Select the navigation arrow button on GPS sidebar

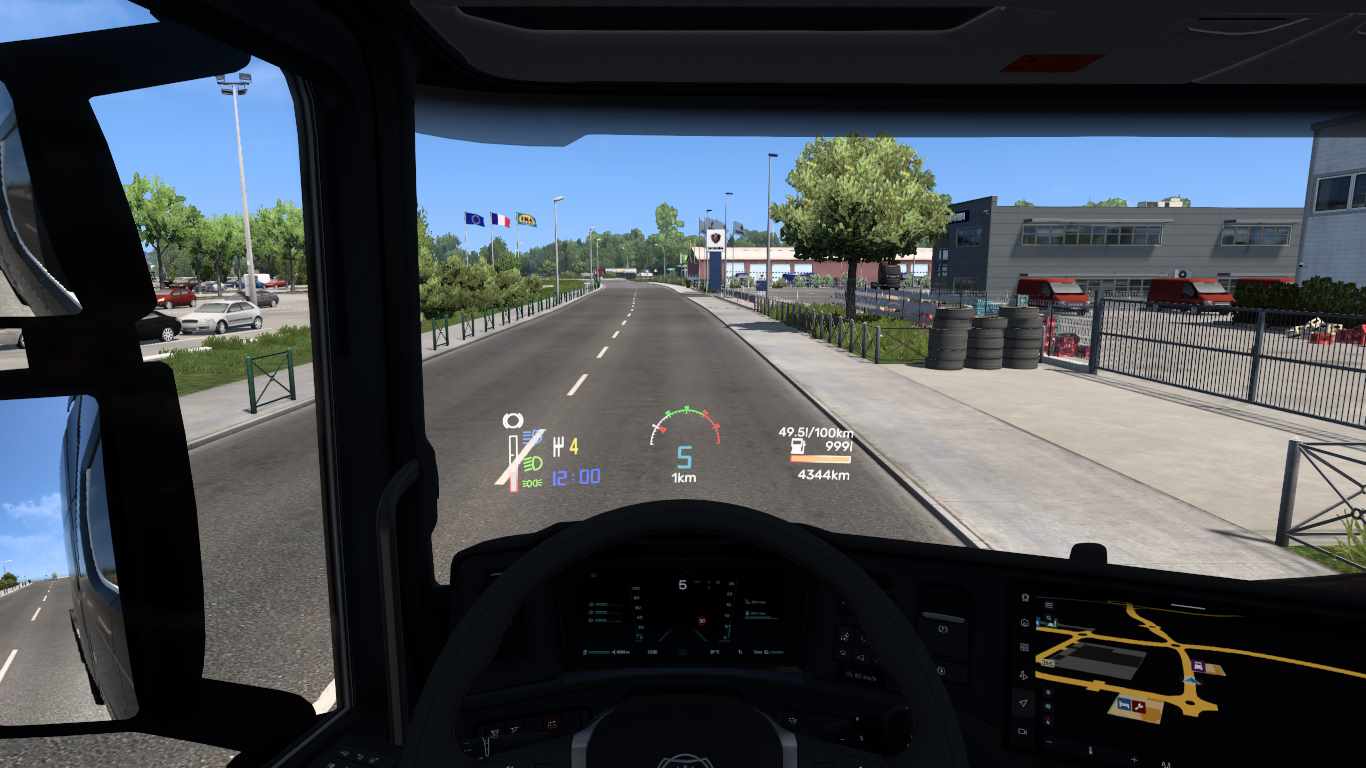(x=1023, y=704)
